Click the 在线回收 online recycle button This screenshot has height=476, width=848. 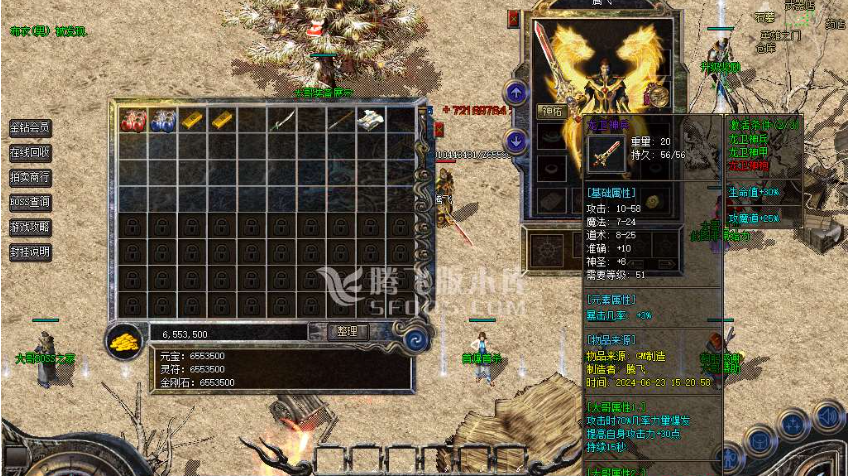pyautogui.click(x=30, y=153)
